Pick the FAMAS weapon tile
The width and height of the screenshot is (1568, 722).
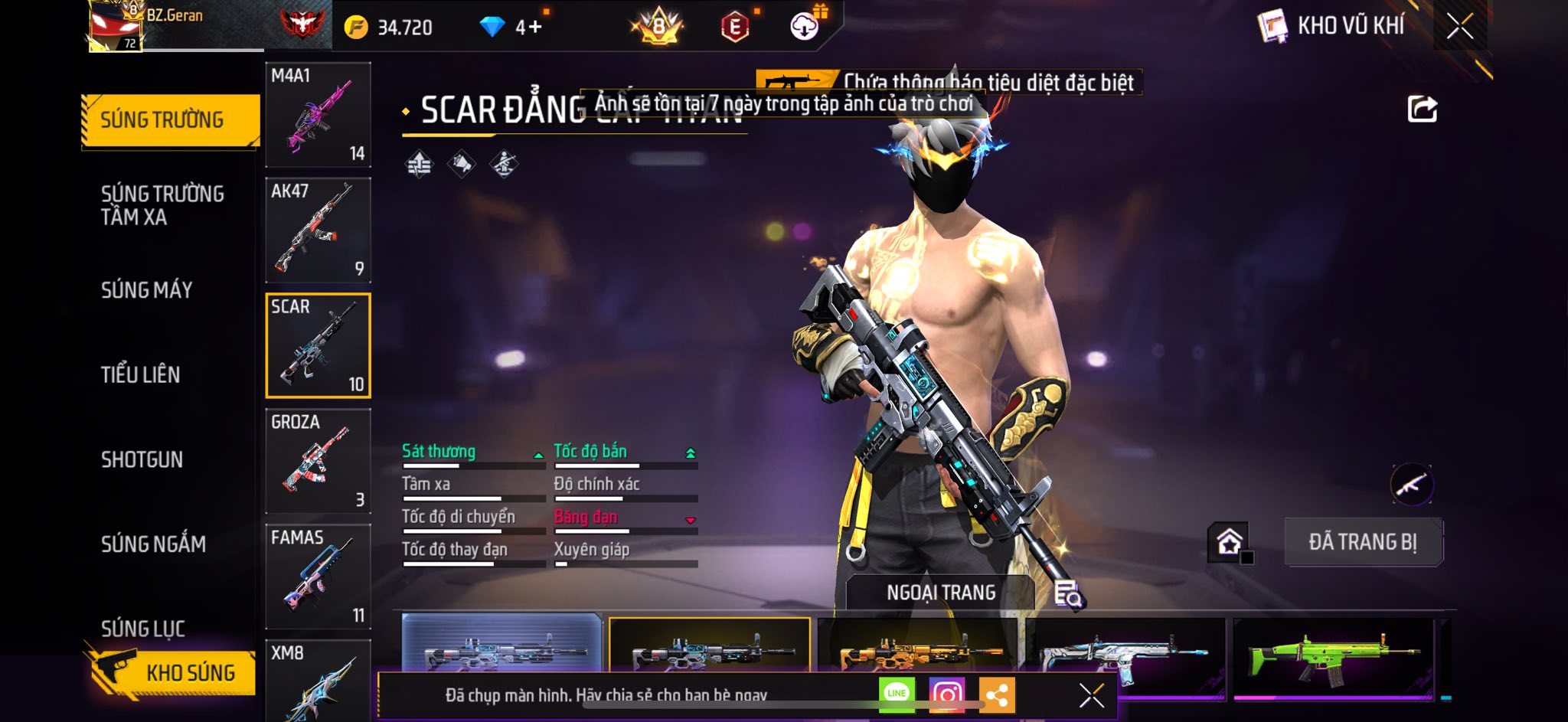click(318, 577)
